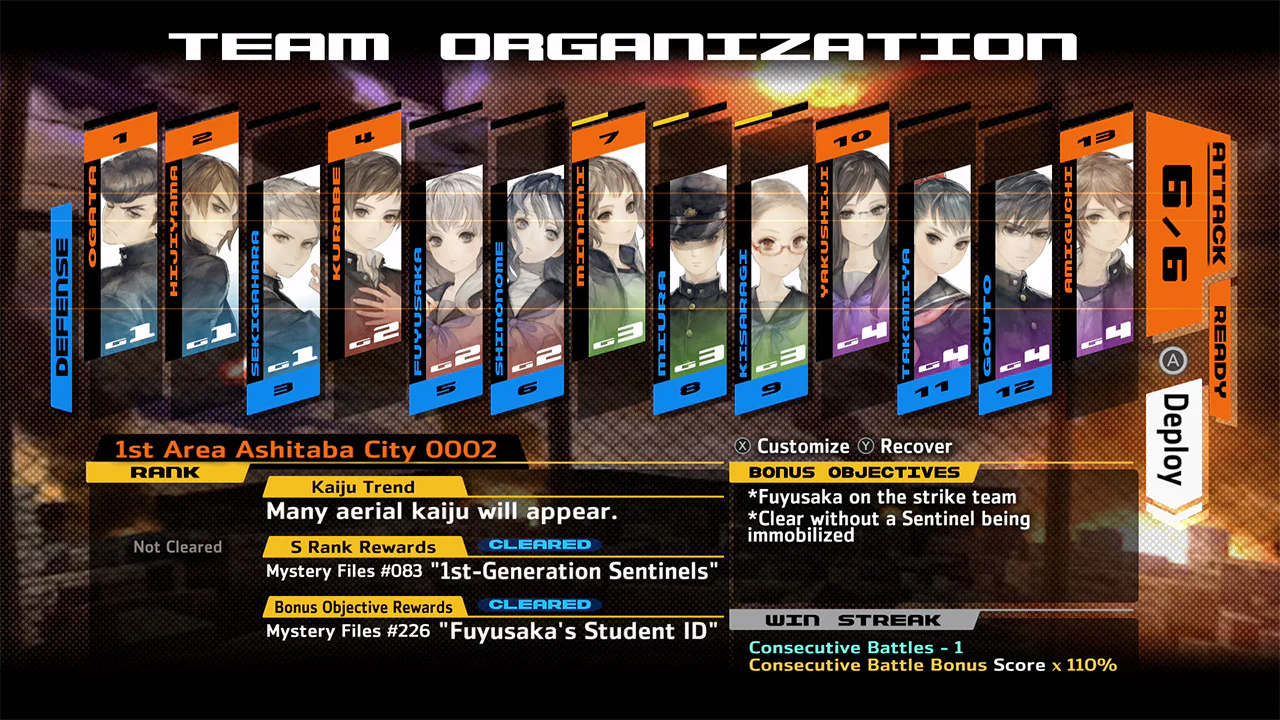
Task: Toggle the CLEARED status on Bonus Objective Rewards
Action: (539, 605)
